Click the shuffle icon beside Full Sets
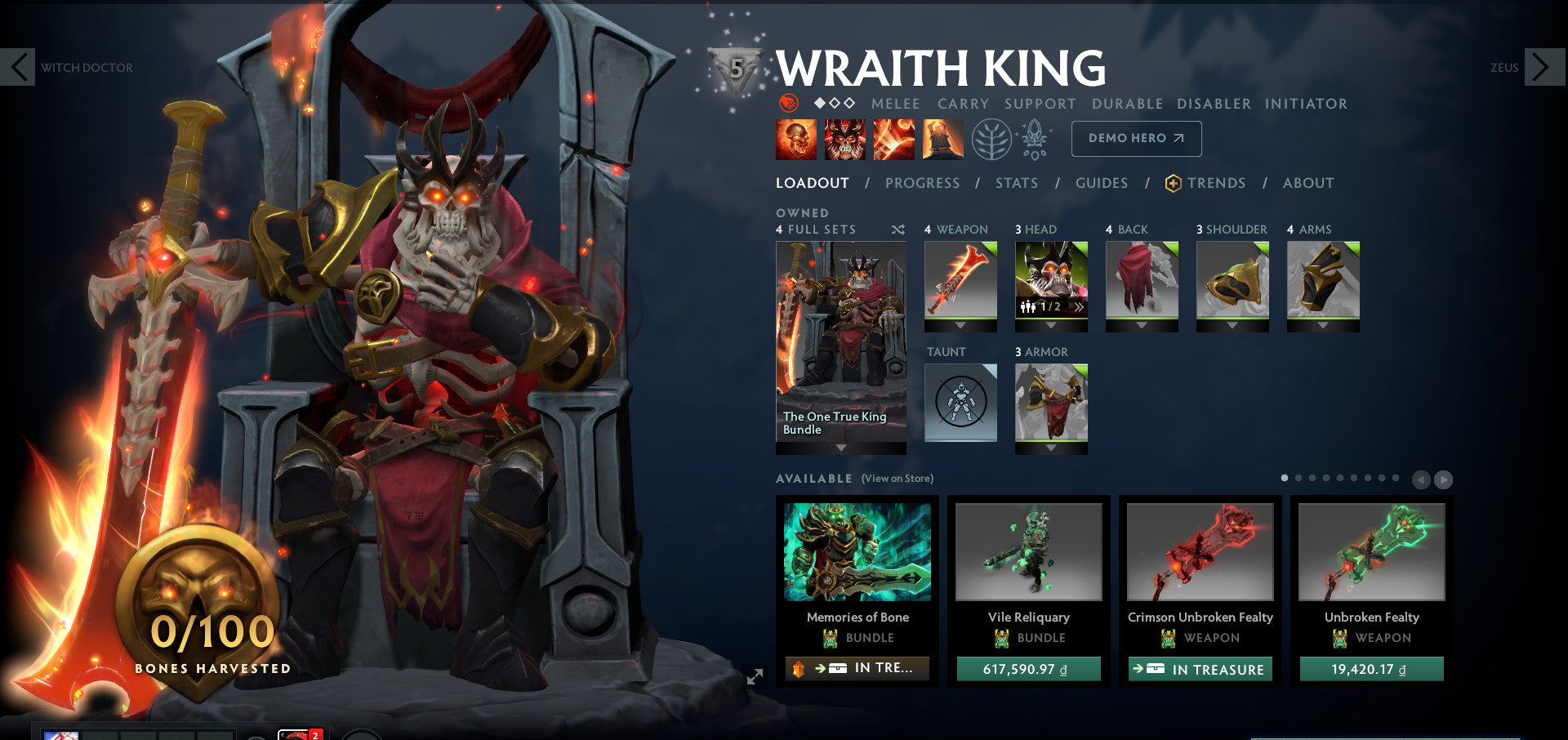Image resolution: width=1568 pixels, height=740 pixels. click(898, 230)
